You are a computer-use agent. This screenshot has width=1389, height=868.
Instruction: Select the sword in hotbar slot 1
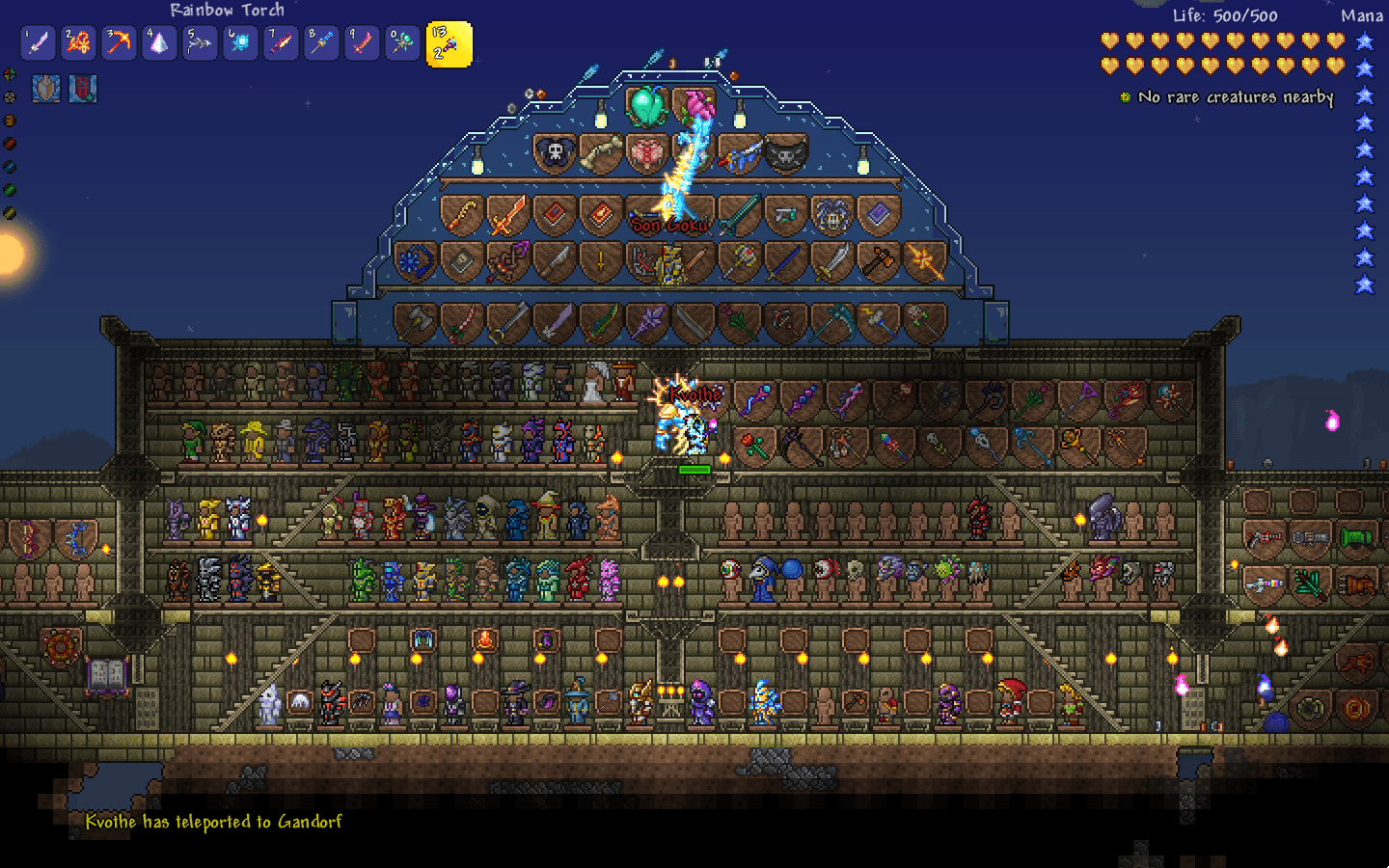[x=38, y=42]
